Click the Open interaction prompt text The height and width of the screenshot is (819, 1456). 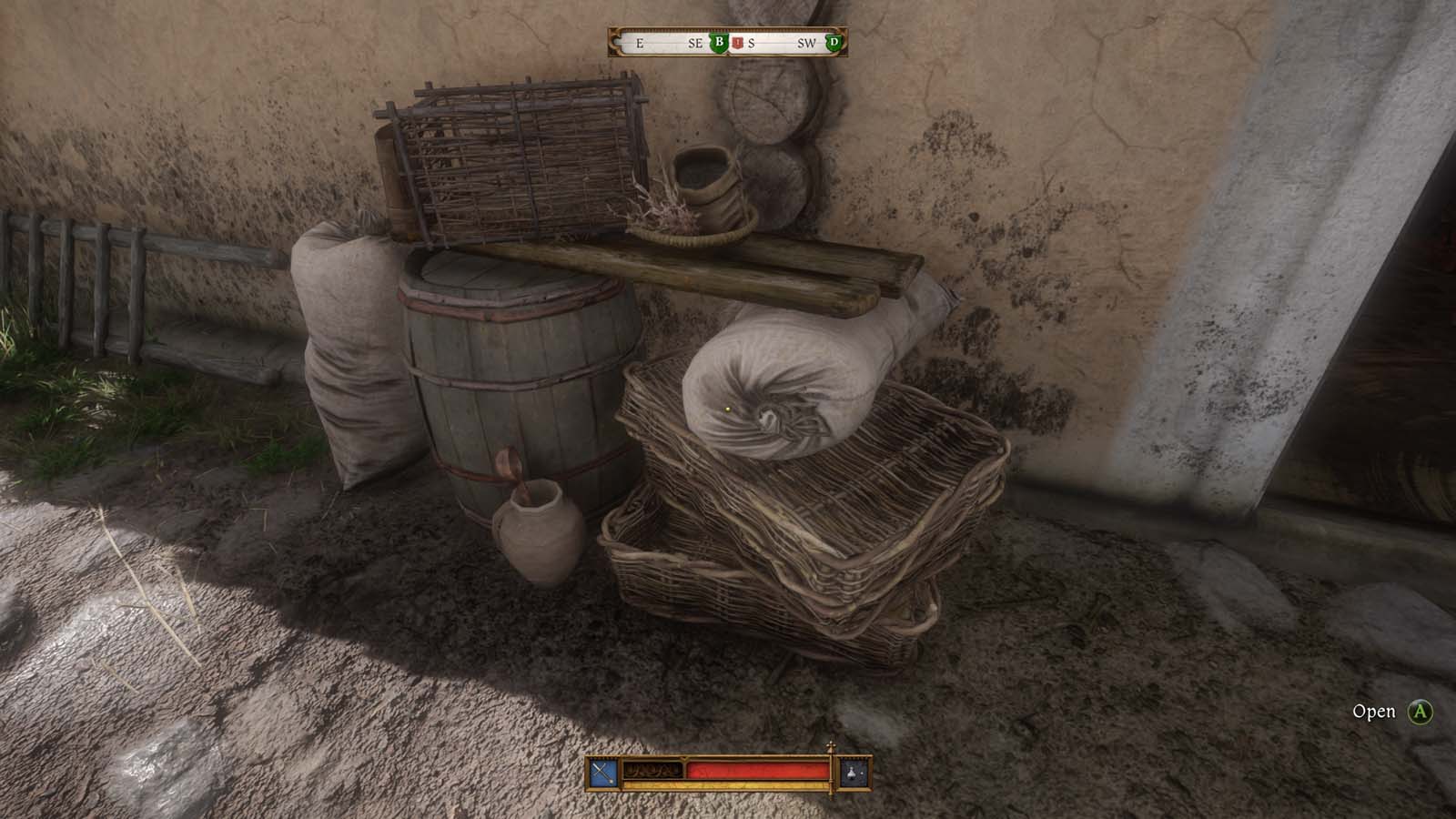(1375, 713)
